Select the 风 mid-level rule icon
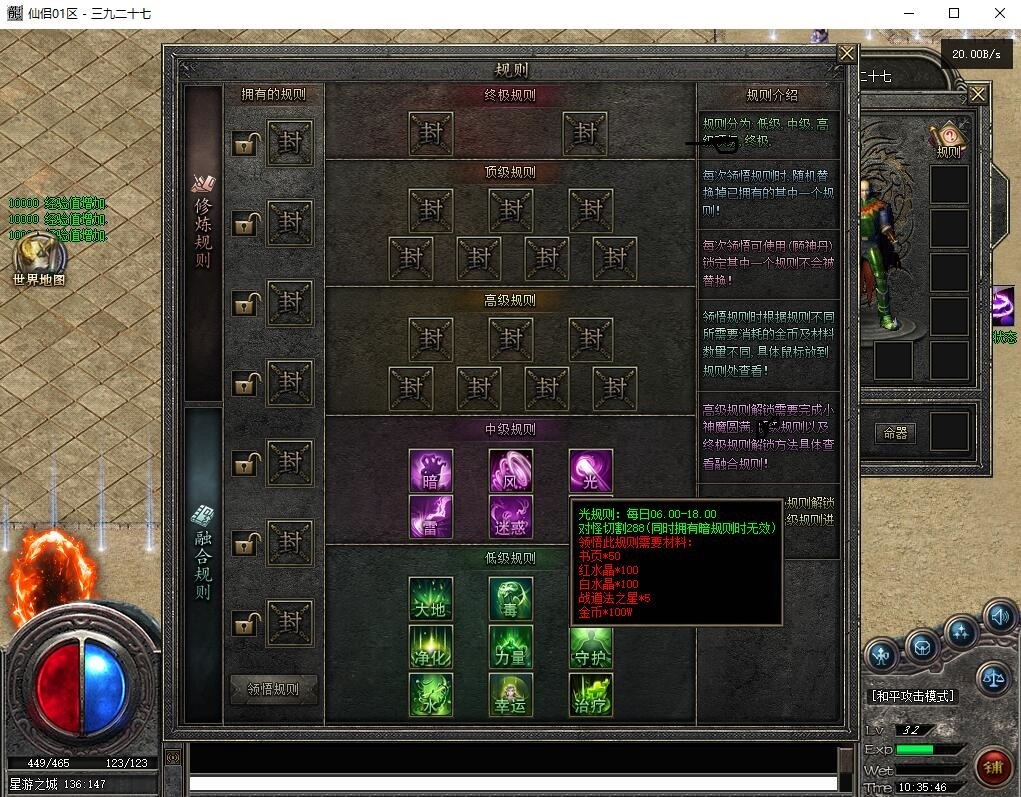Viewport: 1021px width, 797px height. coord(510,470)
